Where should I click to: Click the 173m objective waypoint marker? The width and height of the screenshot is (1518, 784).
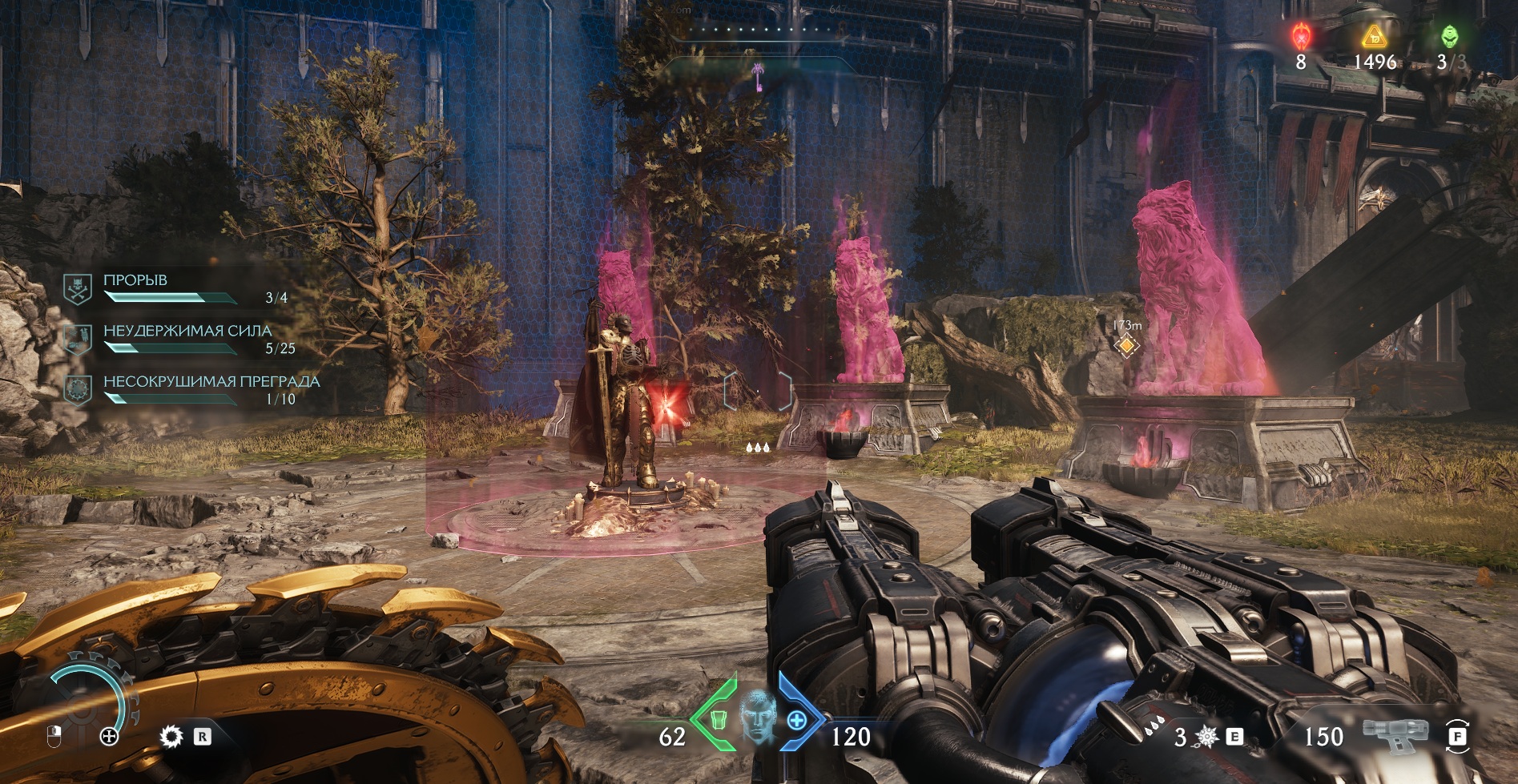pyautogui.click(x=1127, y=345)
